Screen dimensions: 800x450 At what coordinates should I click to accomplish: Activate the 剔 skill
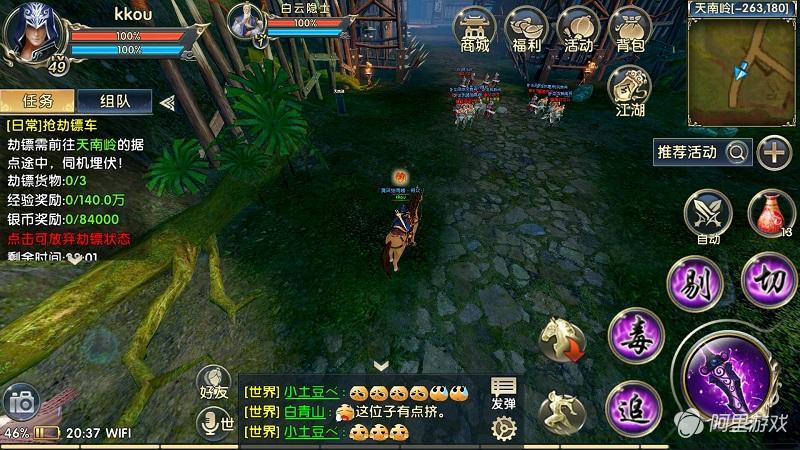[695, 283]
